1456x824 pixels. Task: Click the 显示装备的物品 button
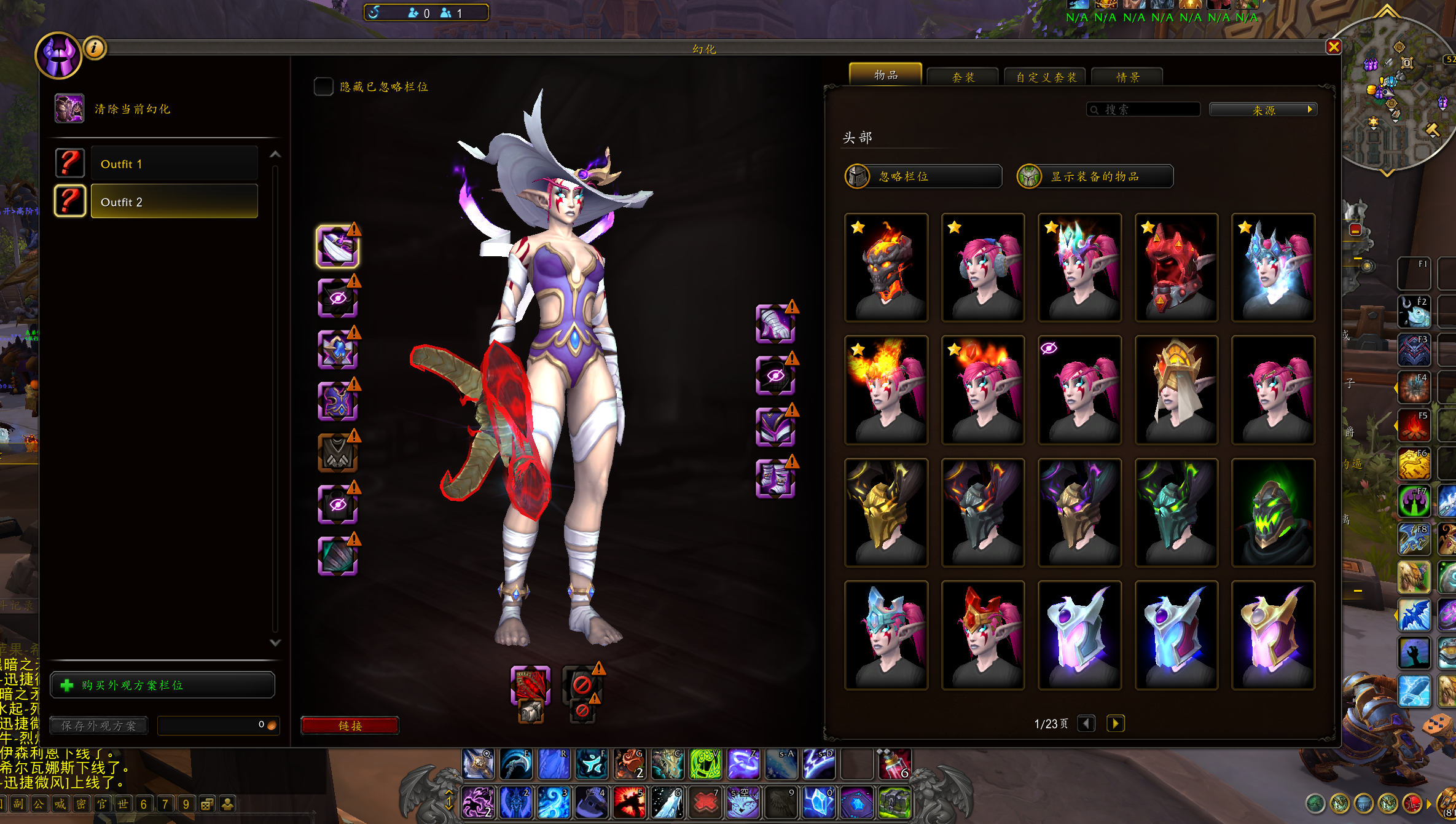pyautogui.click(x=1095, y=176)
